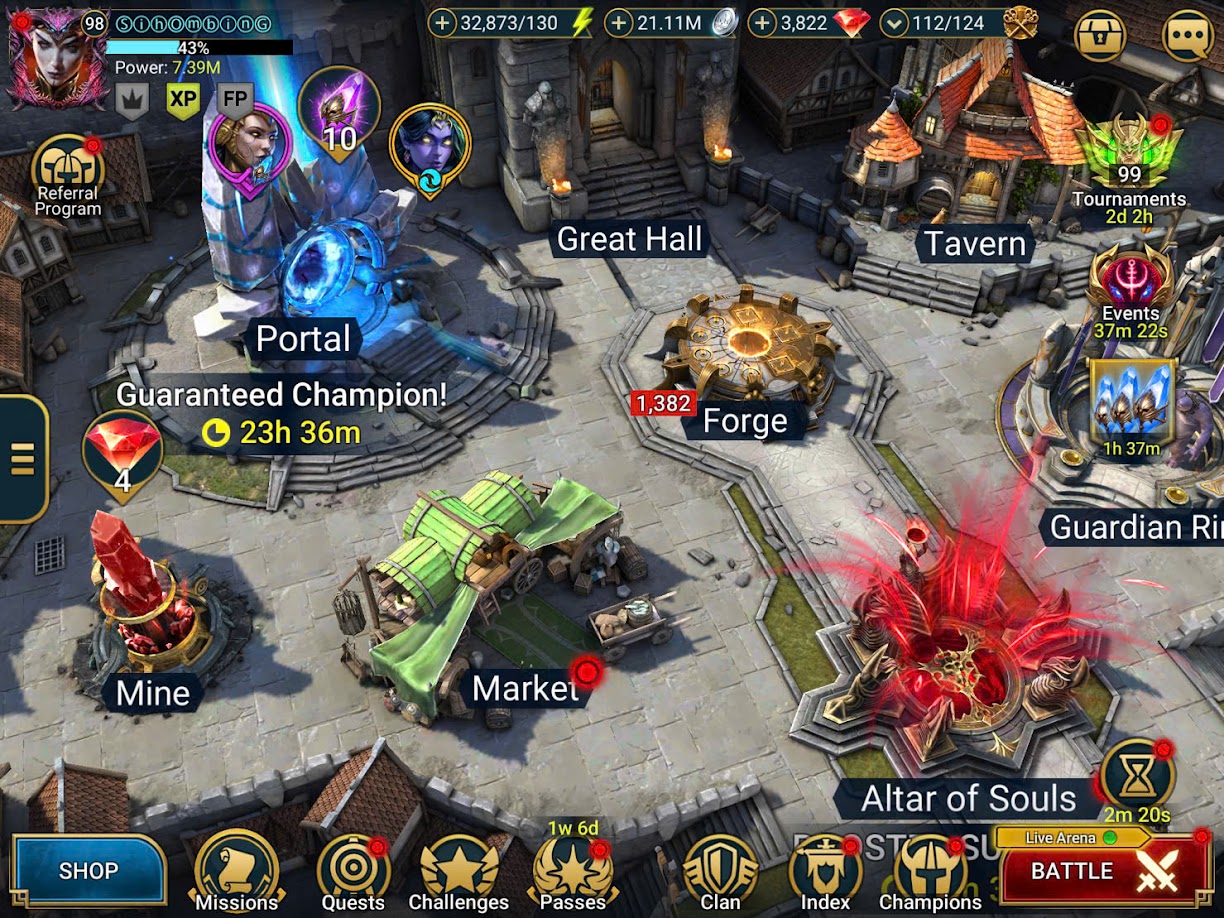Open the player avatar profile
This screenshot has width=1224, height=918.
(x=46, y=58)
